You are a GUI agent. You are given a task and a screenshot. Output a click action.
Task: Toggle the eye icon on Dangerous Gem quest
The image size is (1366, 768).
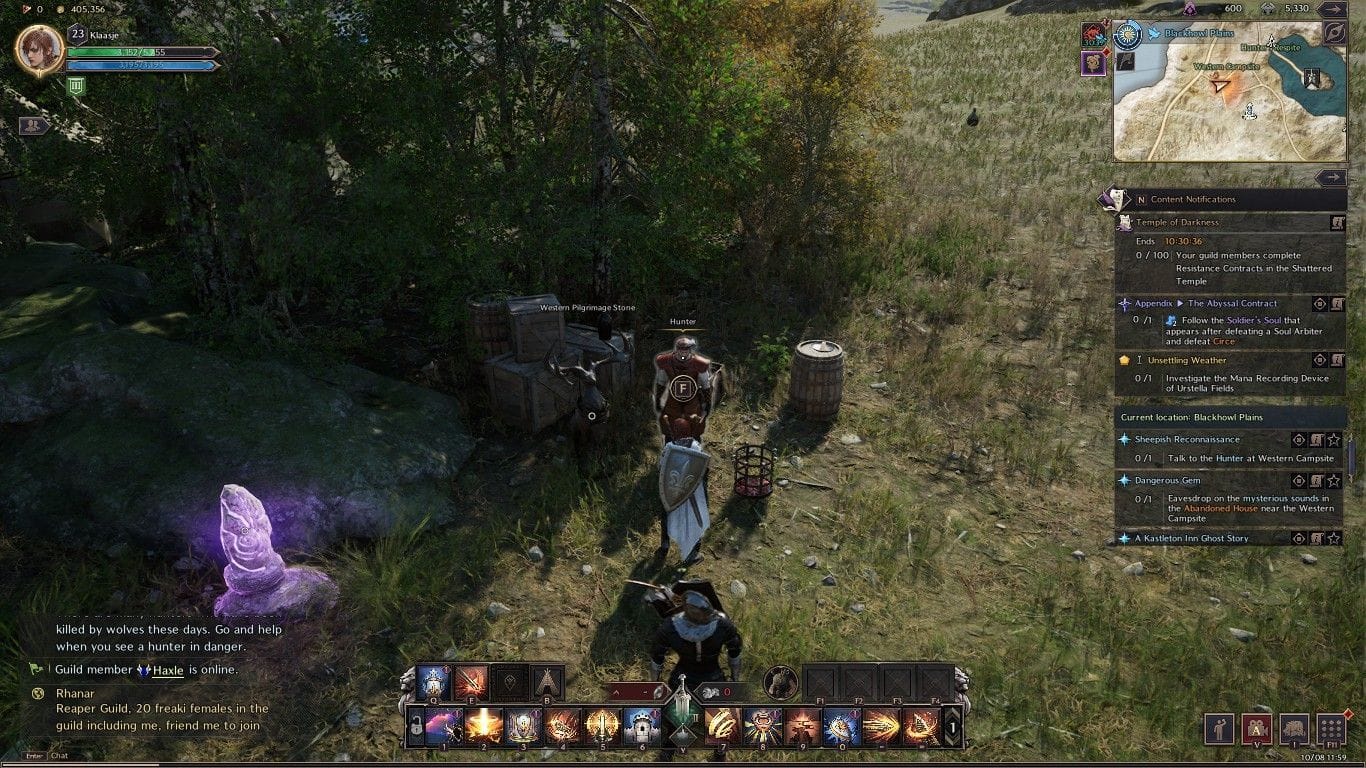tap(1298, 480)
